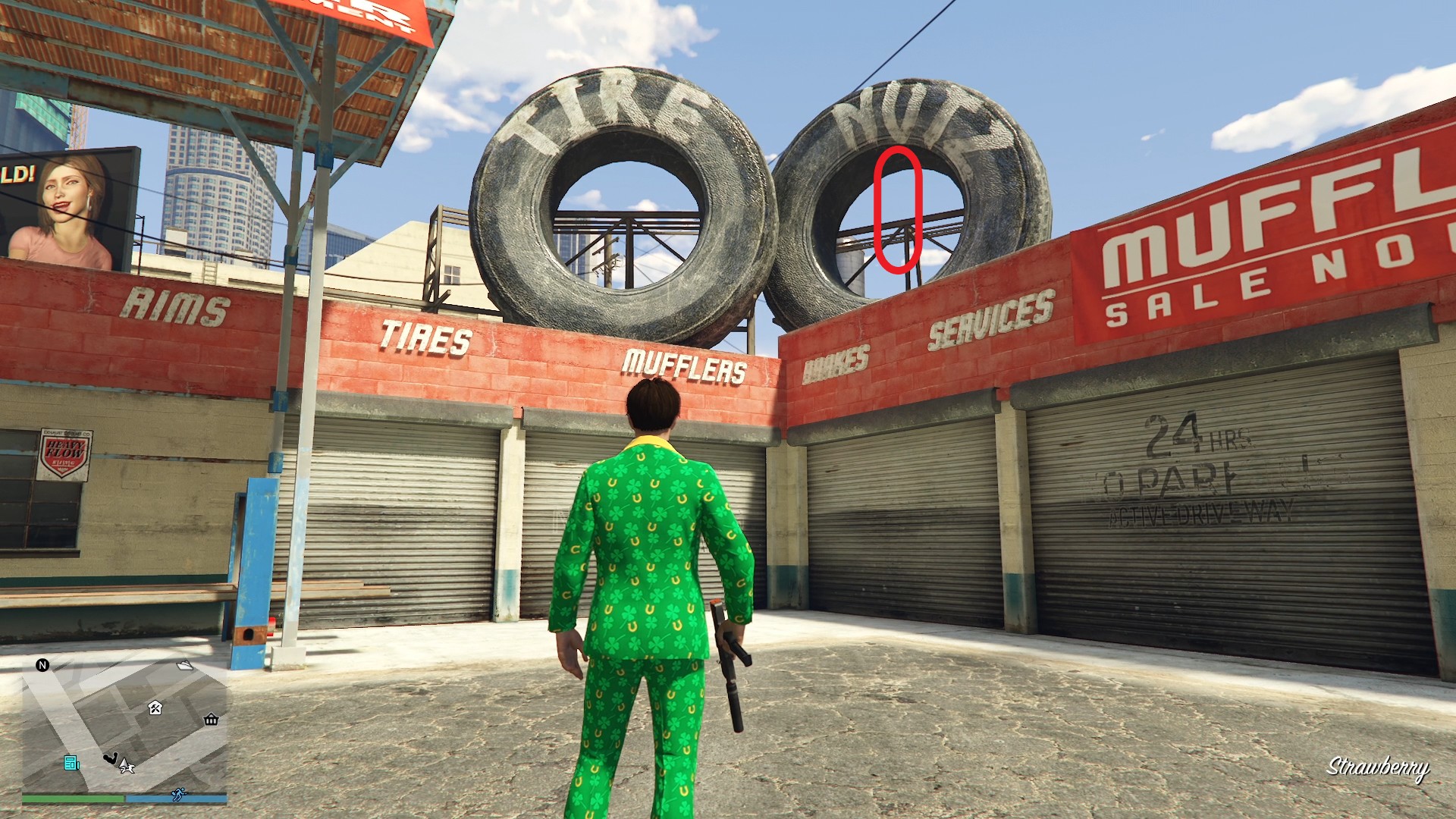Select the mod garage icon on the minimap
The width and height of the screenshot is (1456, 819).
point(155,708)
